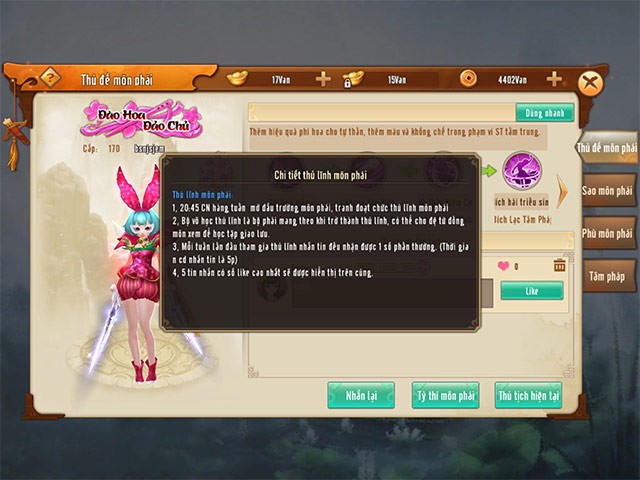Viewport: 640px width, 480px height.
Task: Add more gold ingots with the plus button
Action: click(x=322, y=79)
